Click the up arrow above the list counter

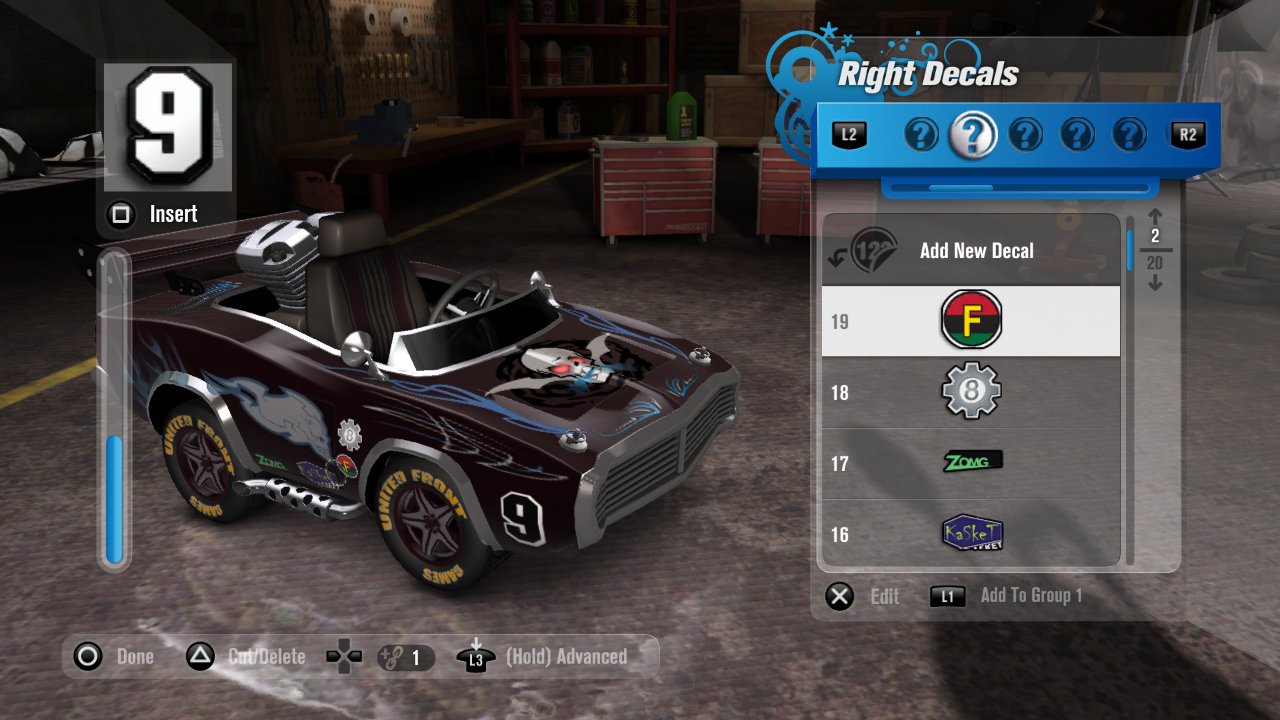1155,216
